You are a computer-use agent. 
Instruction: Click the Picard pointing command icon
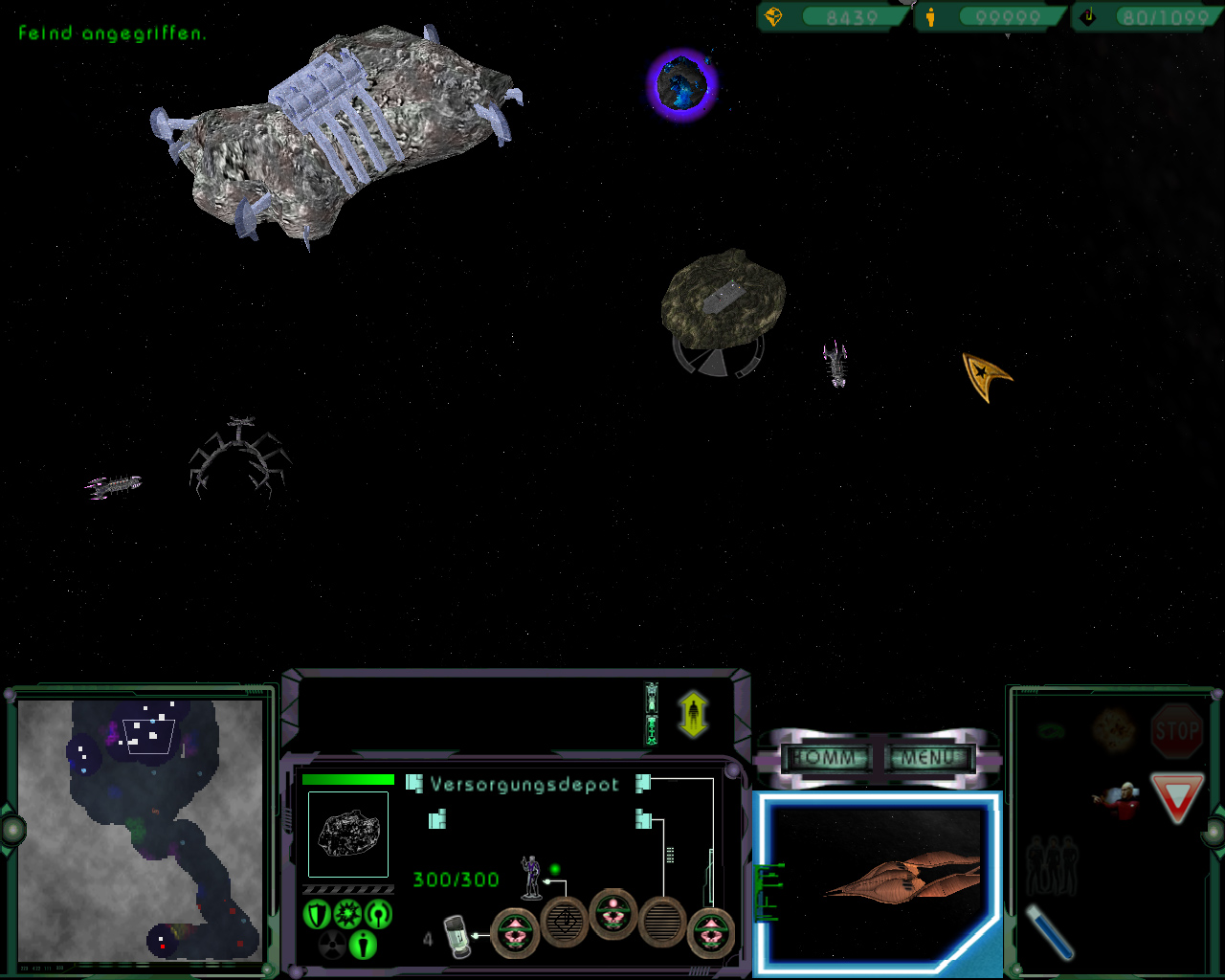[1116, 799]
